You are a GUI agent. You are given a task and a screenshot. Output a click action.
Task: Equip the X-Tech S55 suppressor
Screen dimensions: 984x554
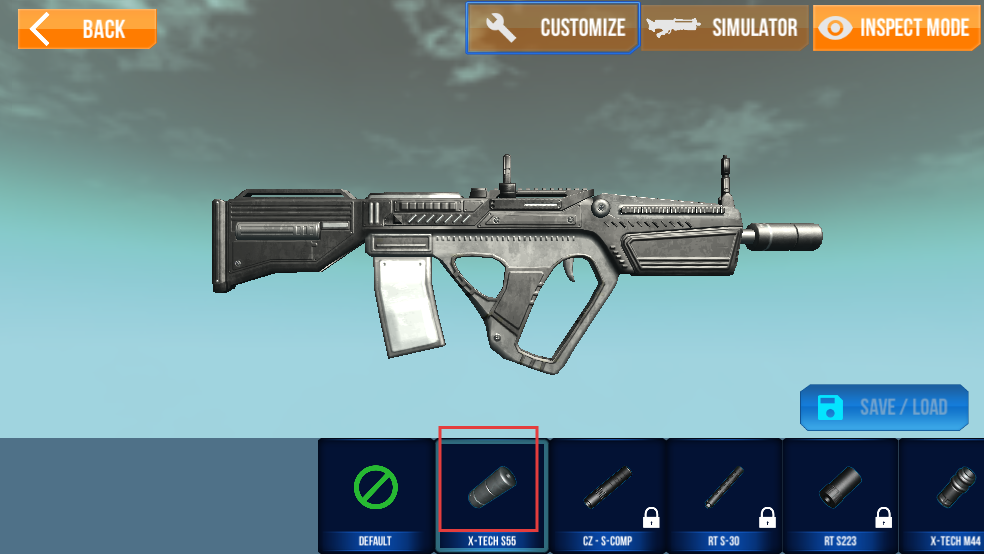(491, 494)
